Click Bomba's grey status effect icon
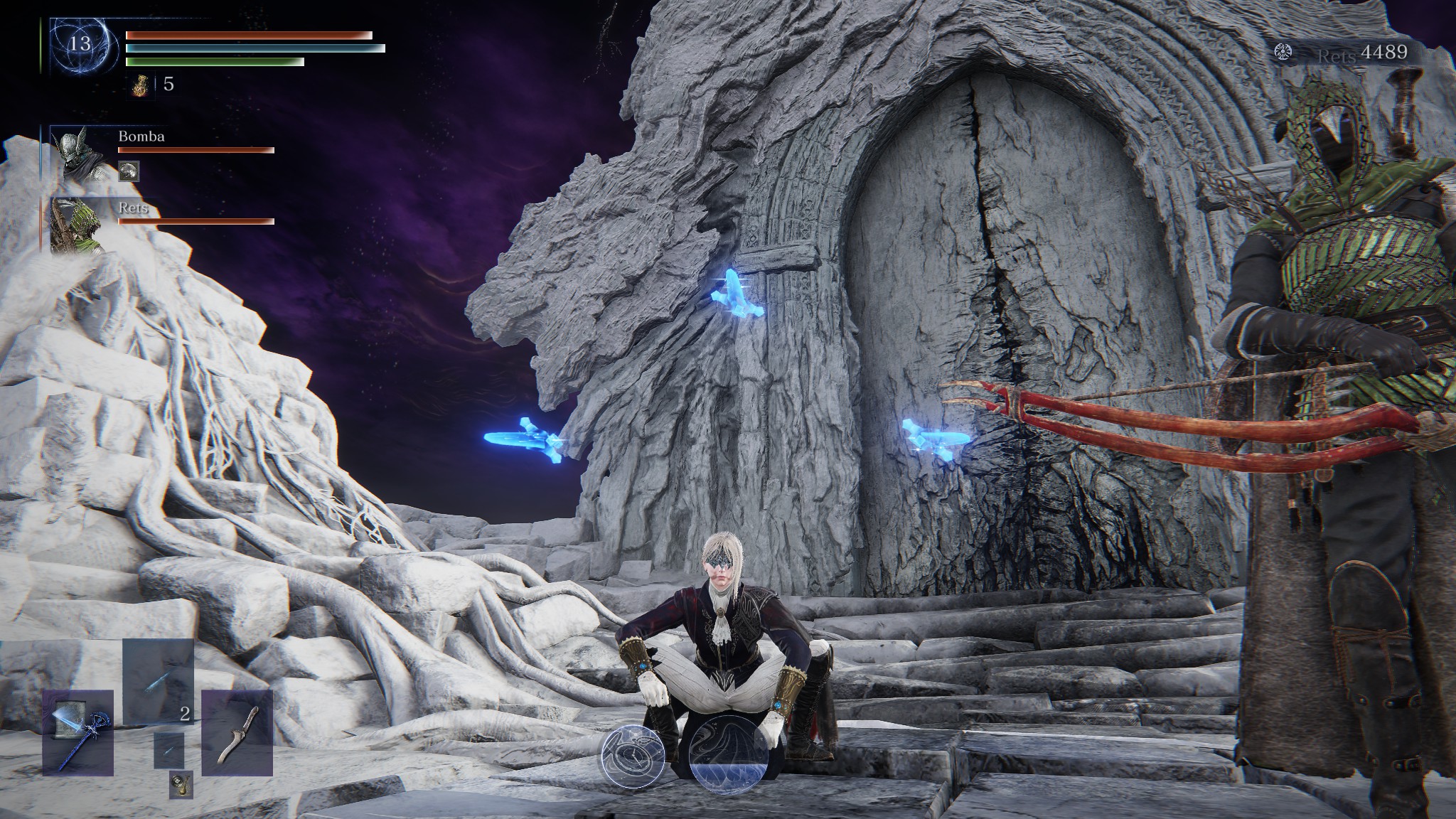Image resolution: width=1456 pixels, height=819 pixels. click(x=129, y=171)
